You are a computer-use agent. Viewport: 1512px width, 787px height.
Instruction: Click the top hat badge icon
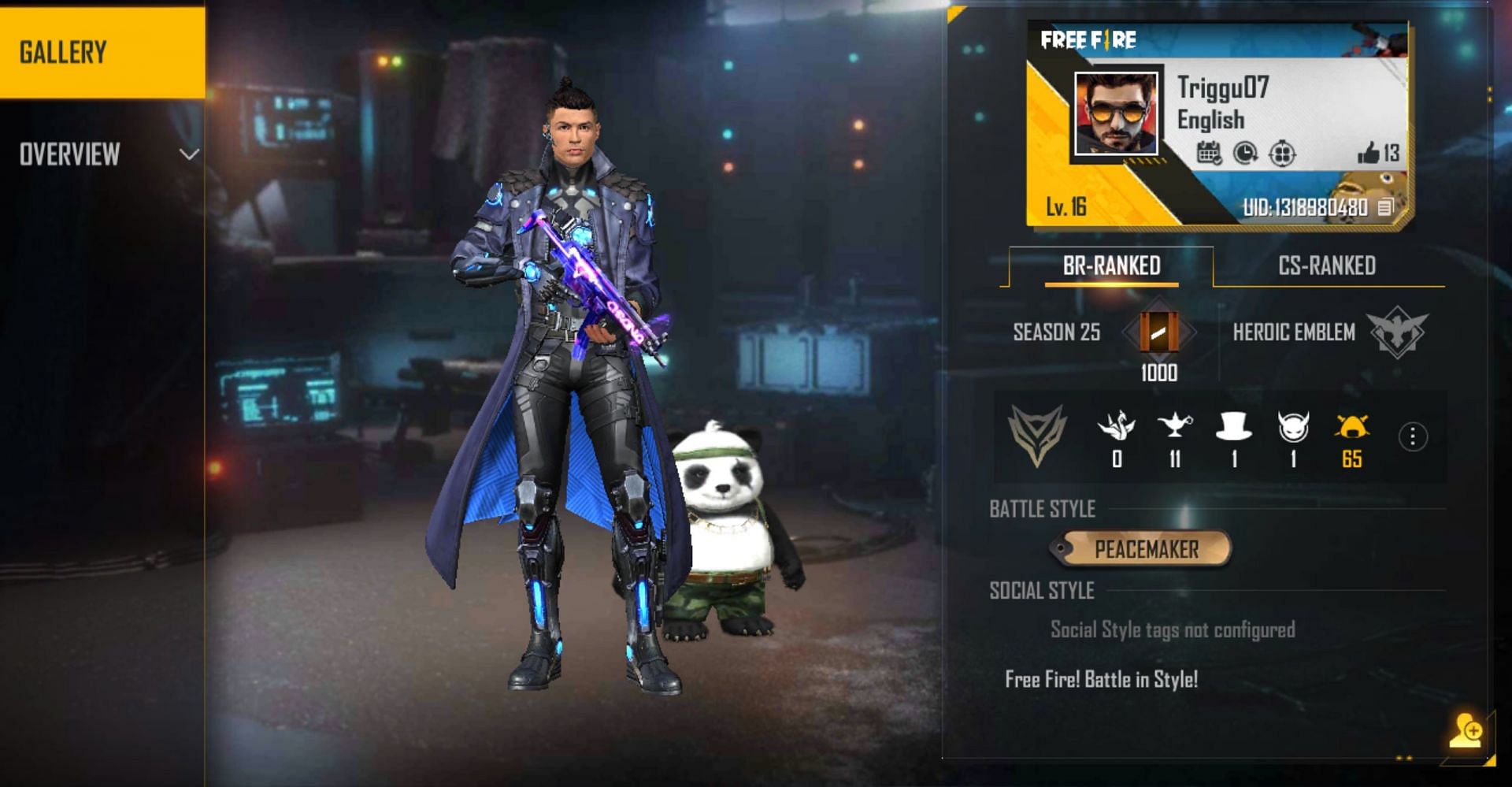point(1233,428)
